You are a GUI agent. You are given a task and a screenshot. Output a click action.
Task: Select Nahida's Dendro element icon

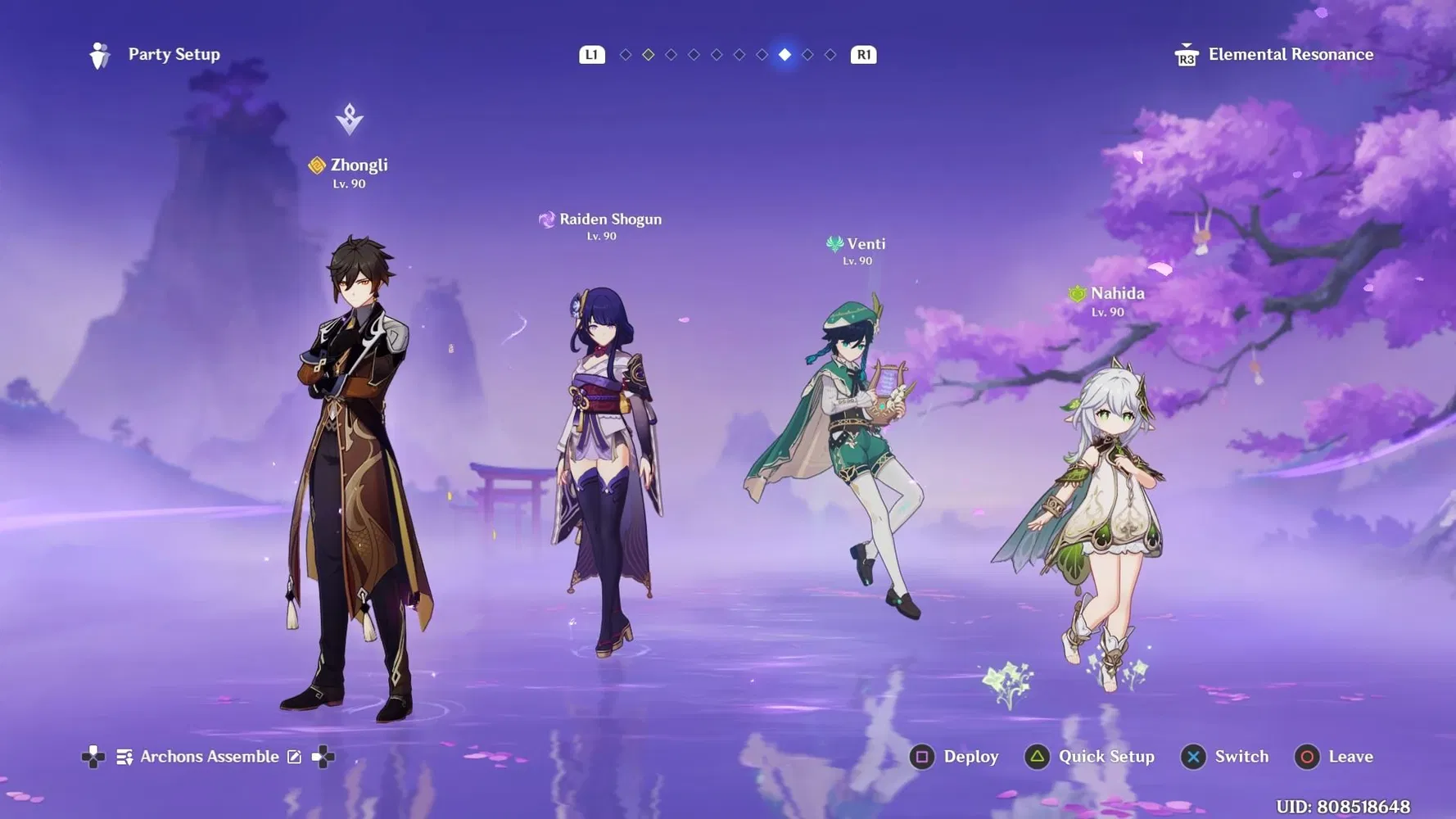click(x=1076, y=292)
